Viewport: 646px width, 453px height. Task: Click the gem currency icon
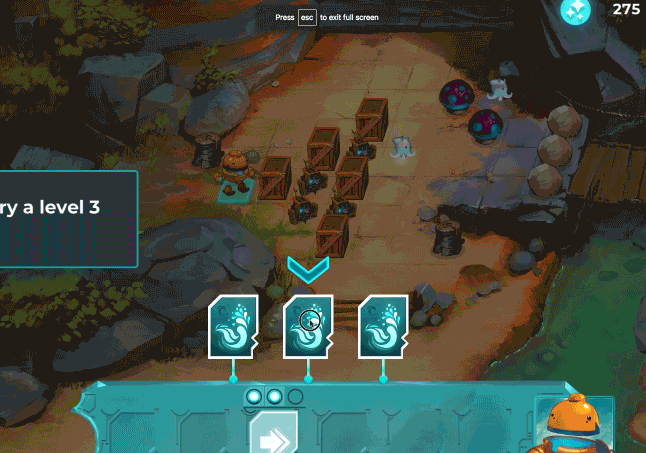coord(575,11)
